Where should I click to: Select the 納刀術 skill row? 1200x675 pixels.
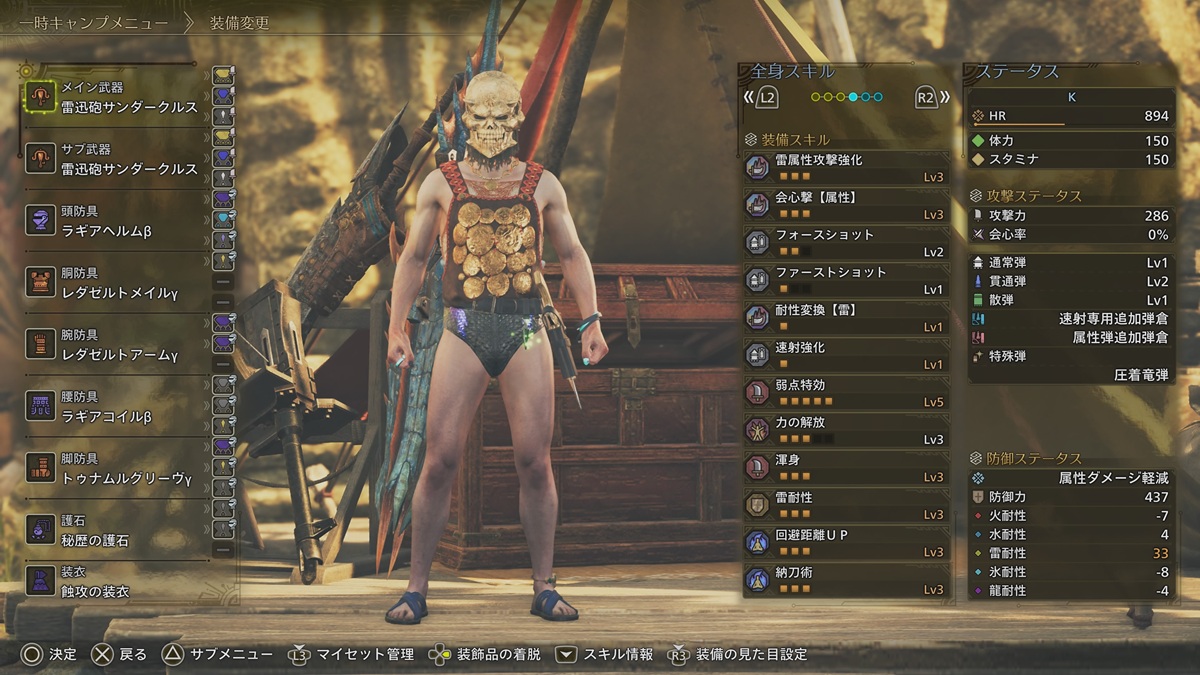pyautogui.click(x=846, y=580)
